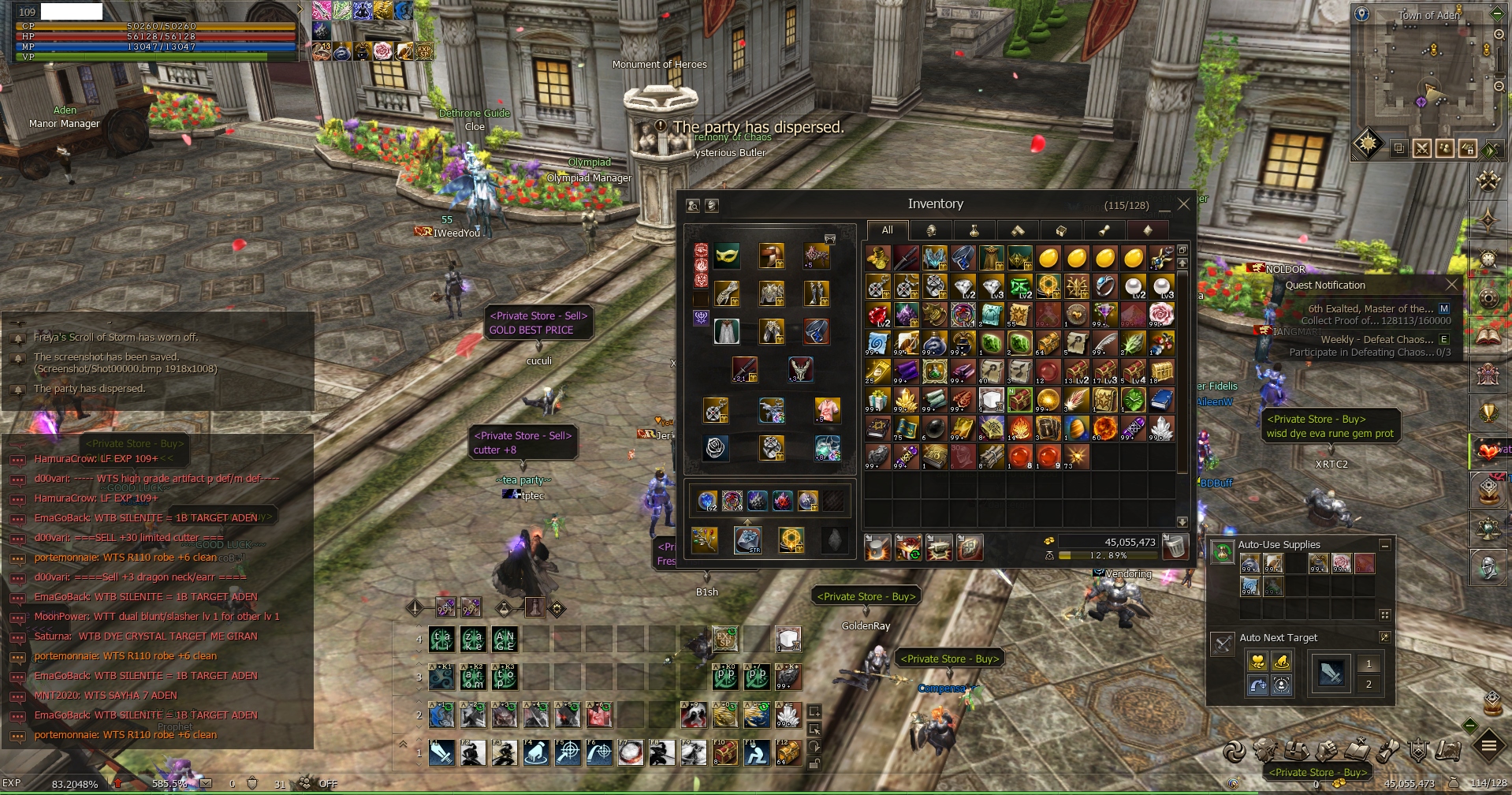Open the main menu hamburger button

[x=1489, y=745]
